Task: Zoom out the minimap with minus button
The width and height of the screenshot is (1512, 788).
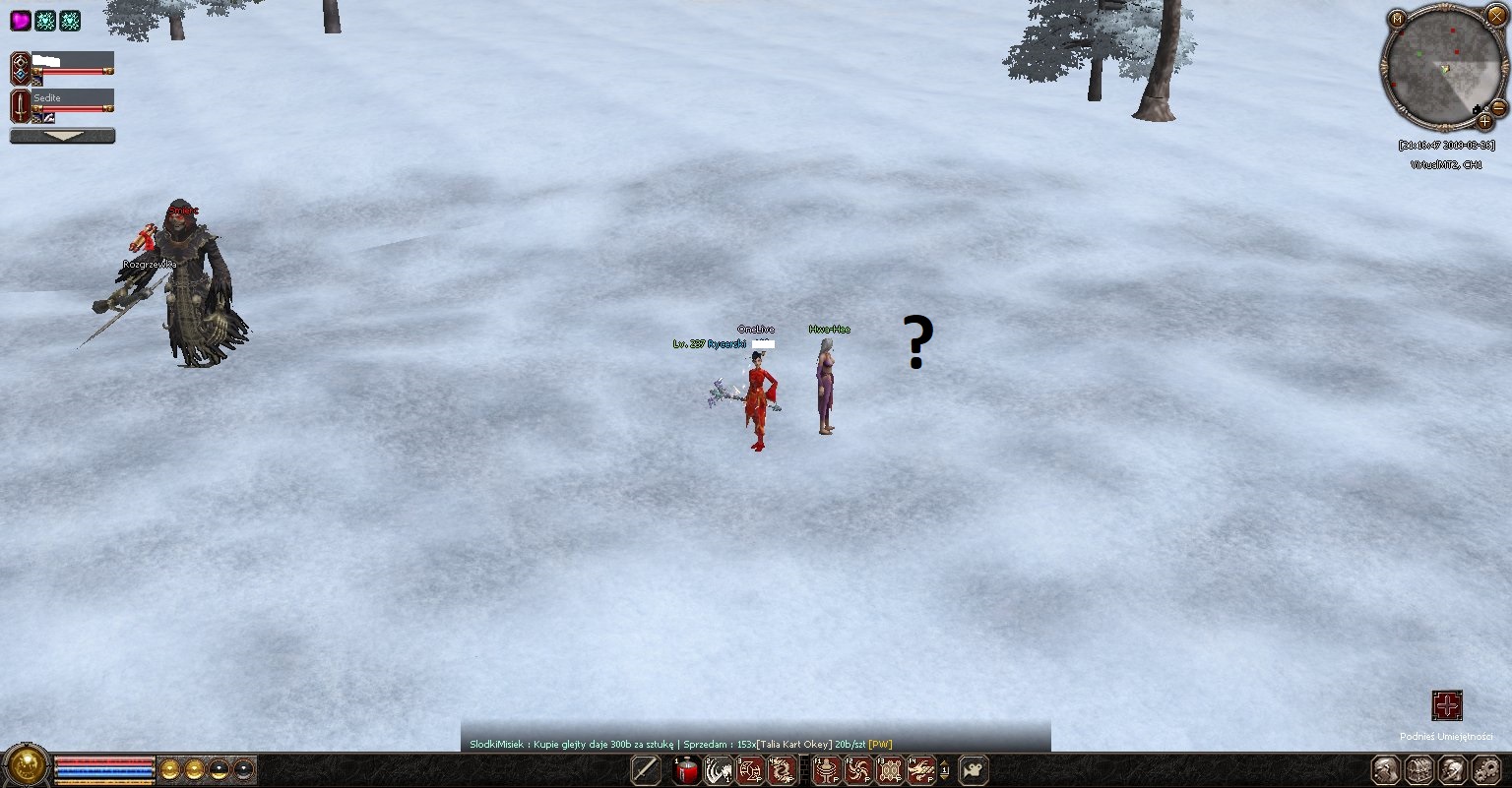Action: 1498,106
